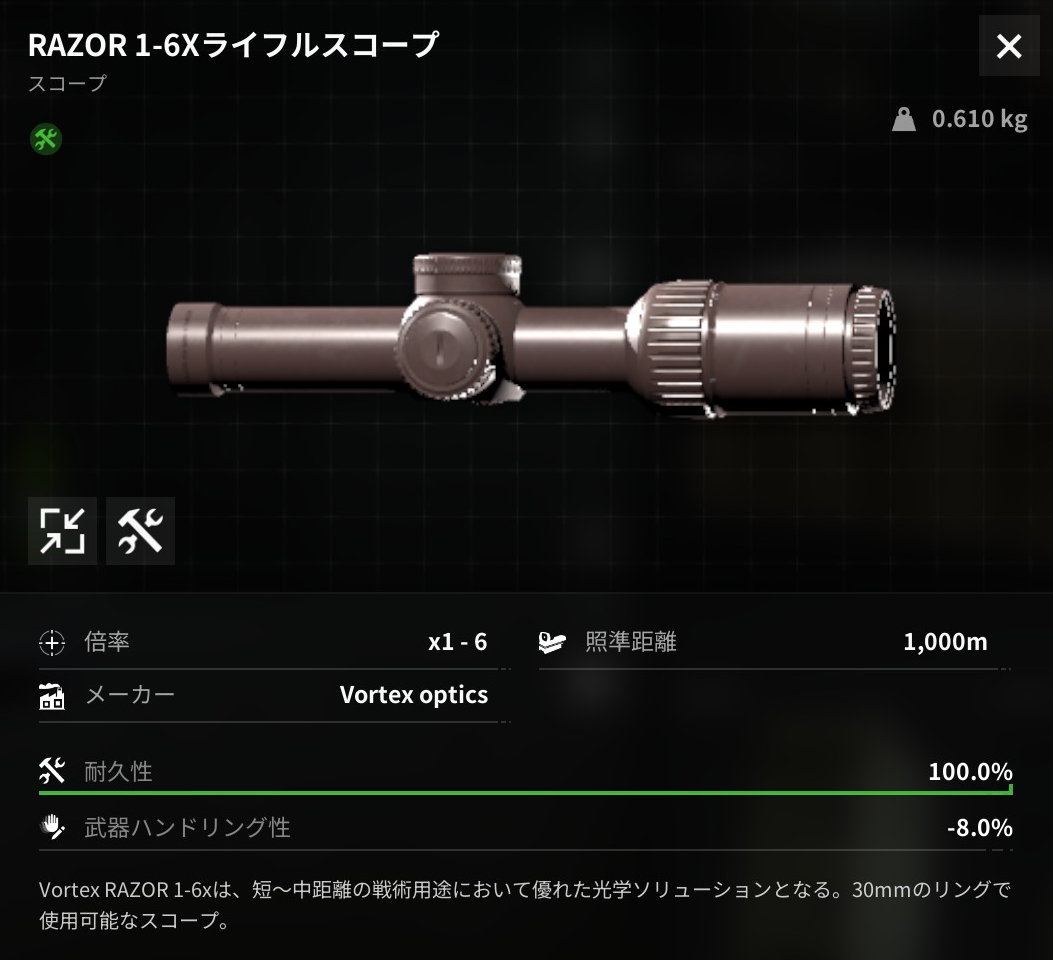Open the wrench and hammer repair button
This screenshot has height=960, width=1053.
tap(140, 531)
